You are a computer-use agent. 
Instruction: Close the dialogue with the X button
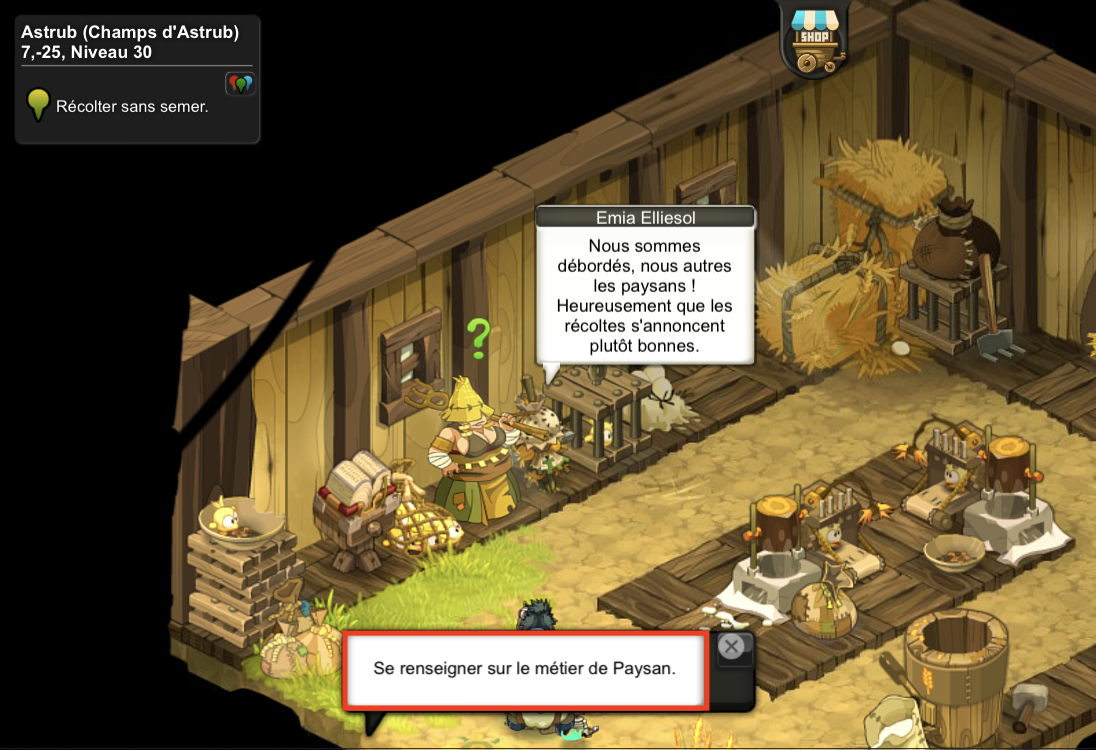731,647
